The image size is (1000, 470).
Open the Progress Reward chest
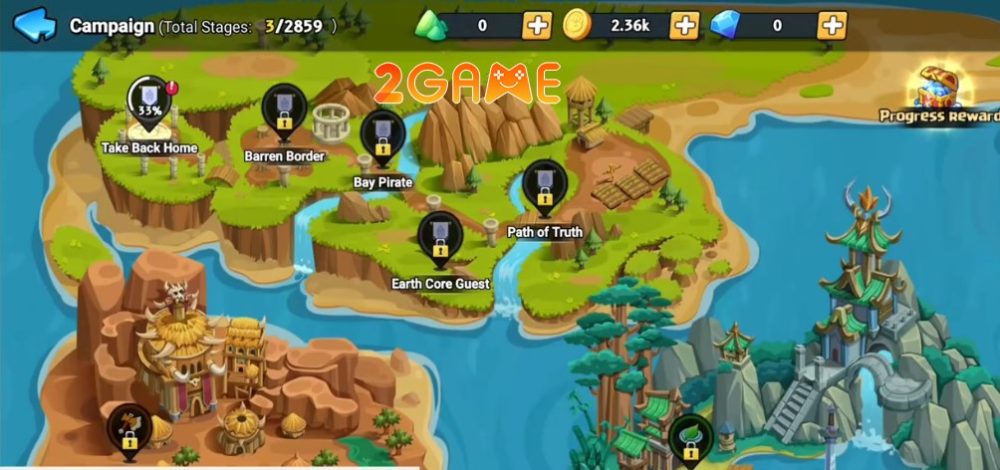pyautogui.click(x=940, y=92)
